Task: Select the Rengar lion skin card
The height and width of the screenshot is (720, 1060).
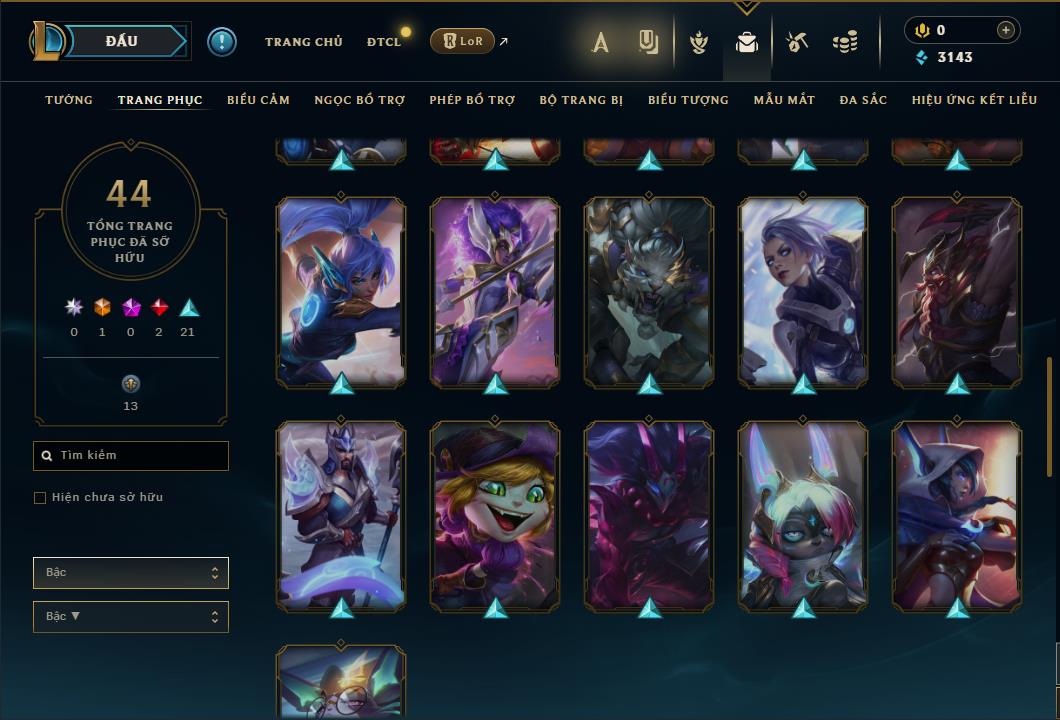Action: click(x=649, y=290)
